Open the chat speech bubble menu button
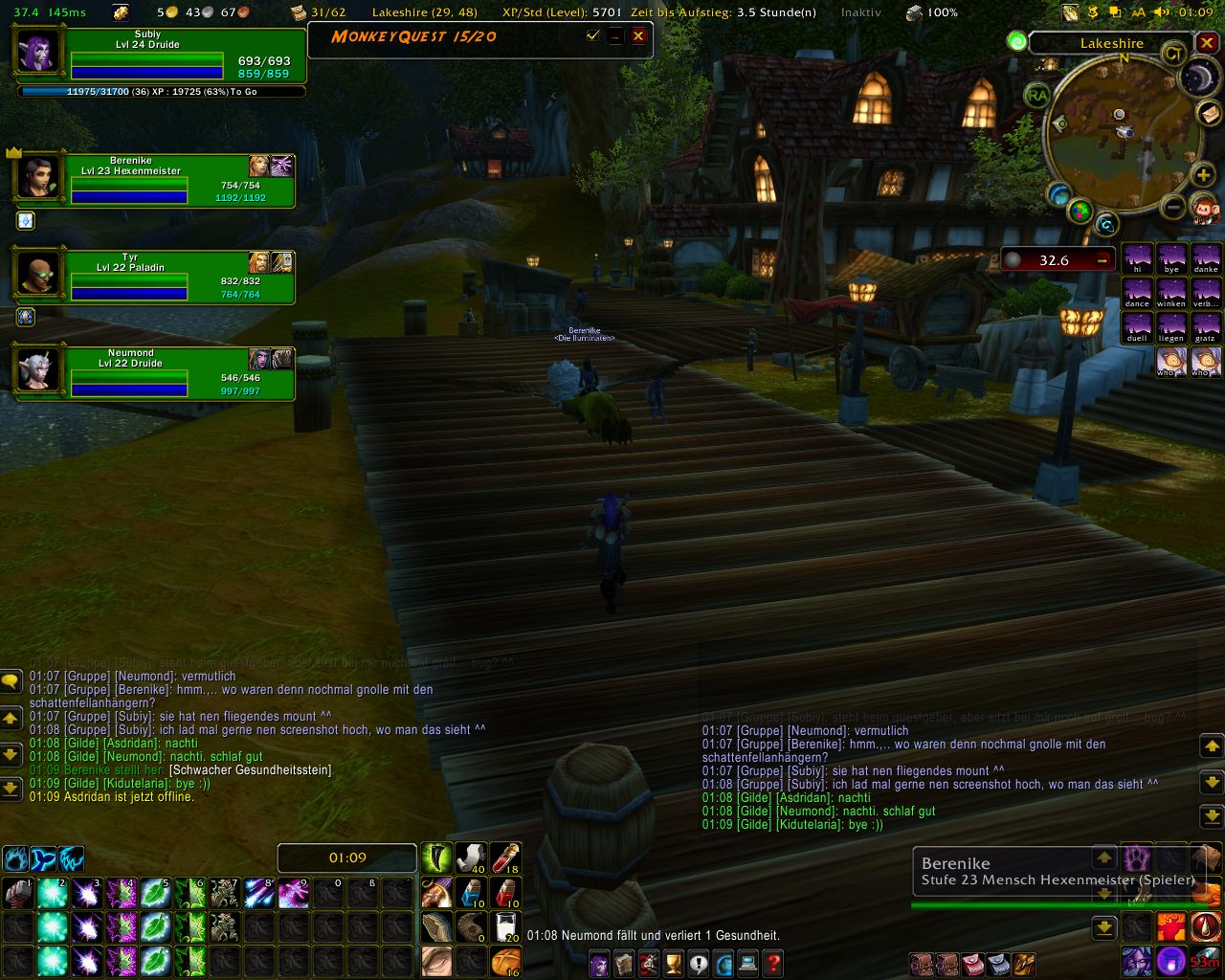1225x980 pixels. [x=11, y=681]
